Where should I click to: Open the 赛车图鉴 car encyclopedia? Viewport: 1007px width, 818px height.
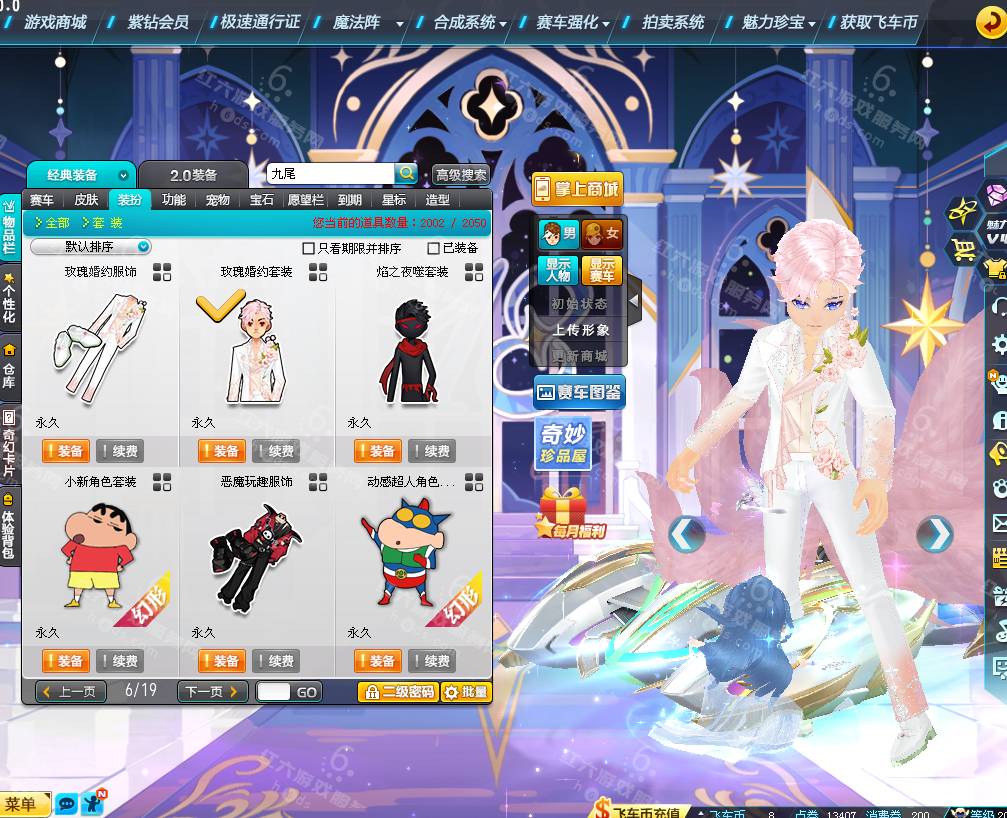[x=579, y=393]
